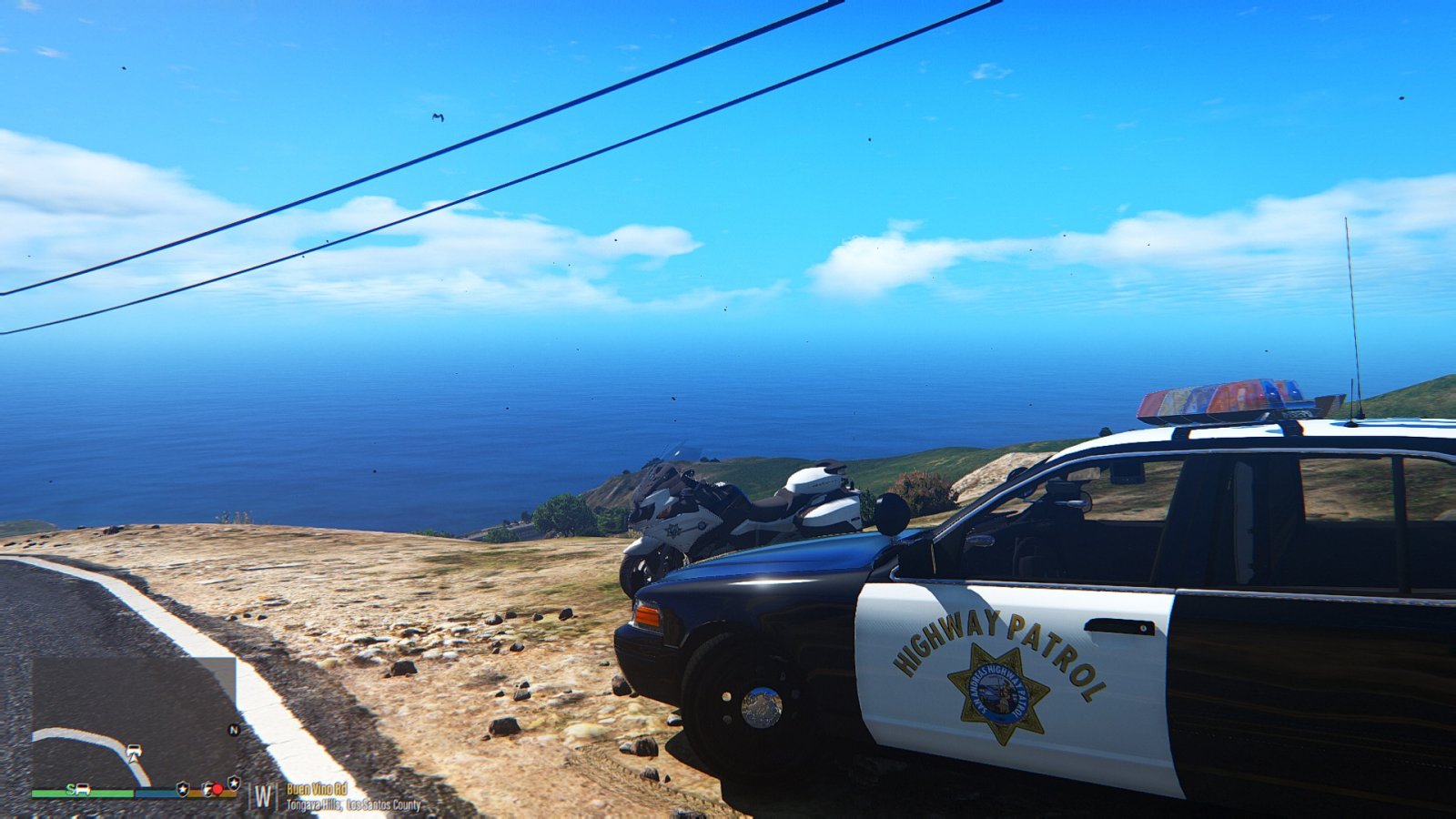Screen dimensions: 1456x819
Task: Click the N compass marker on the minimap
Action: pos(234,730)
